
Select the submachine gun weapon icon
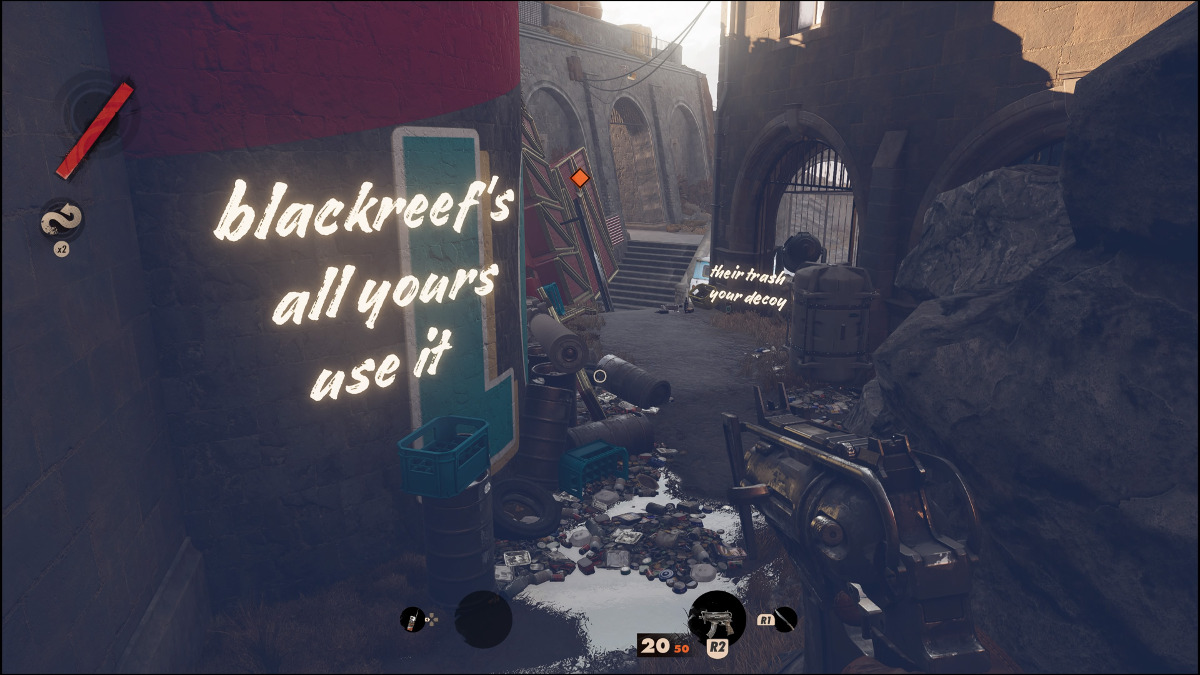pyautogui.click(x=717, y=617)
